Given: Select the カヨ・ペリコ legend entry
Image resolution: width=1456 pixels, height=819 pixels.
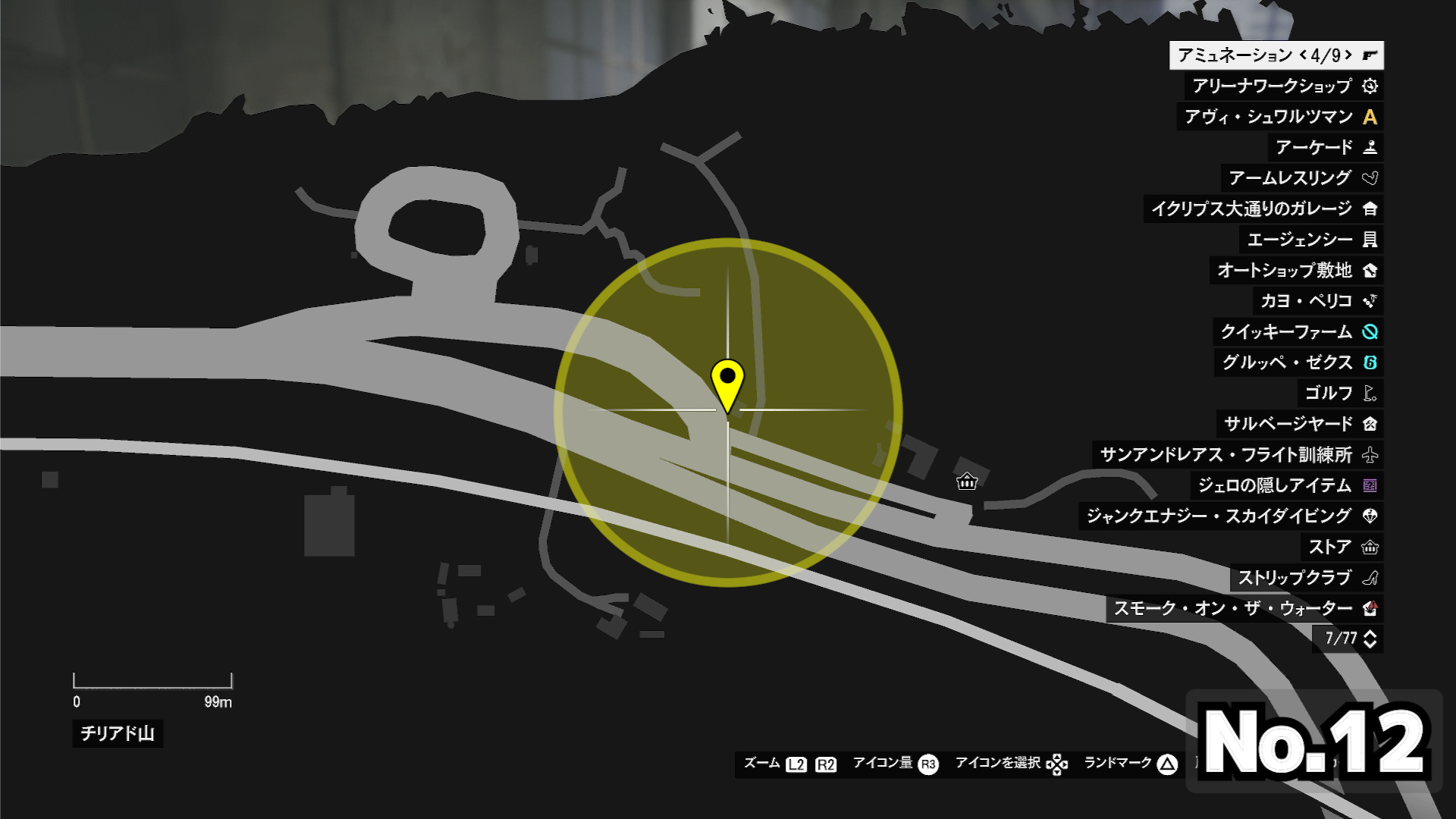Looking at the screenshot, I should 1318,301.
